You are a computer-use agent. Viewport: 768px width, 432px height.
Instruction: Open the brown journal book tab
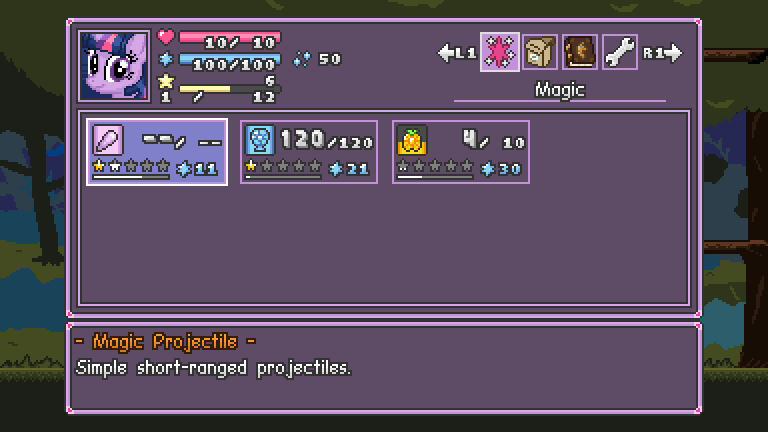pos(579,52)
